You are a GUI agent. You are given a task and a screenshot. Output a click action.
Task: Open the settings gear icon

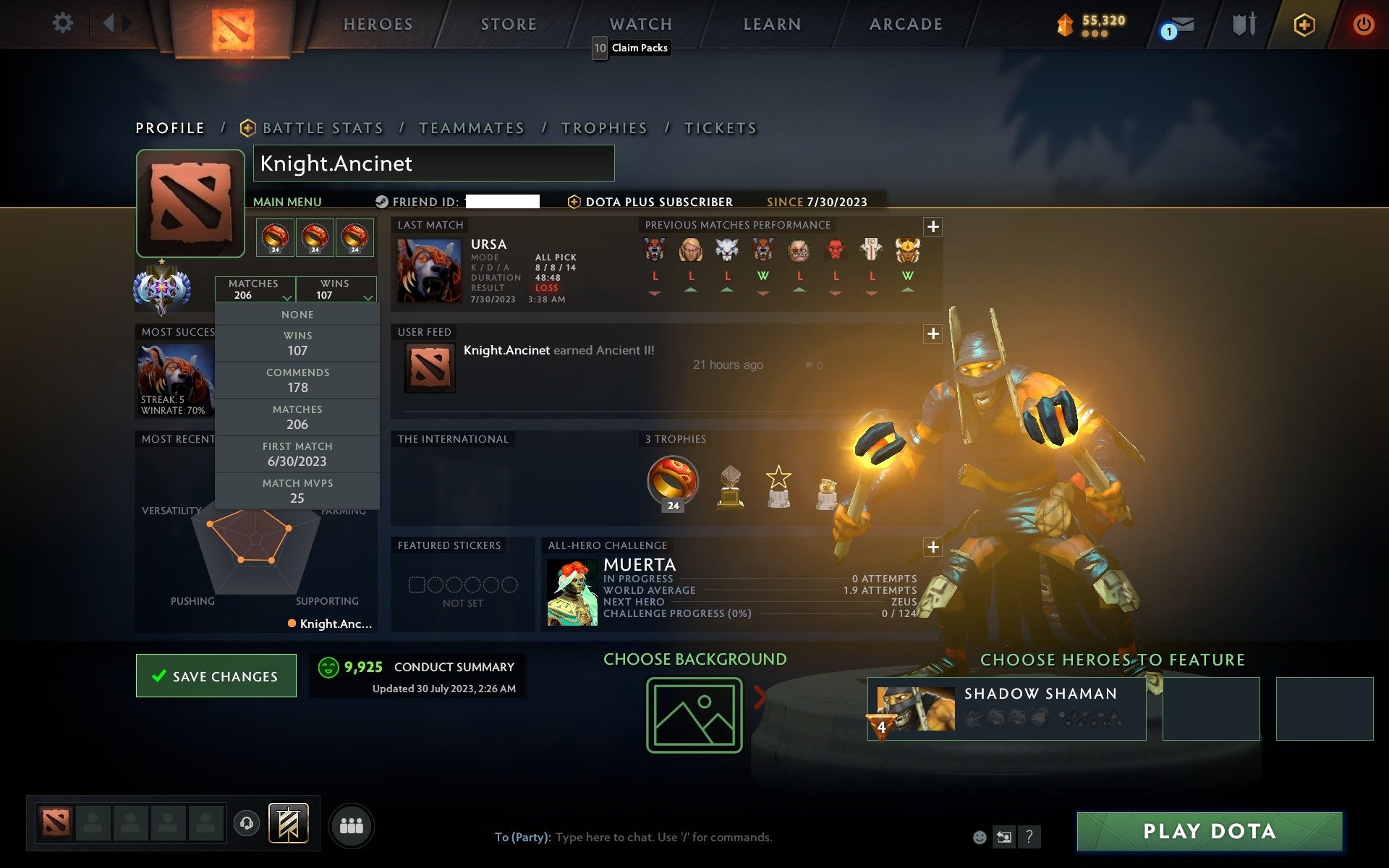pos(64,23)
